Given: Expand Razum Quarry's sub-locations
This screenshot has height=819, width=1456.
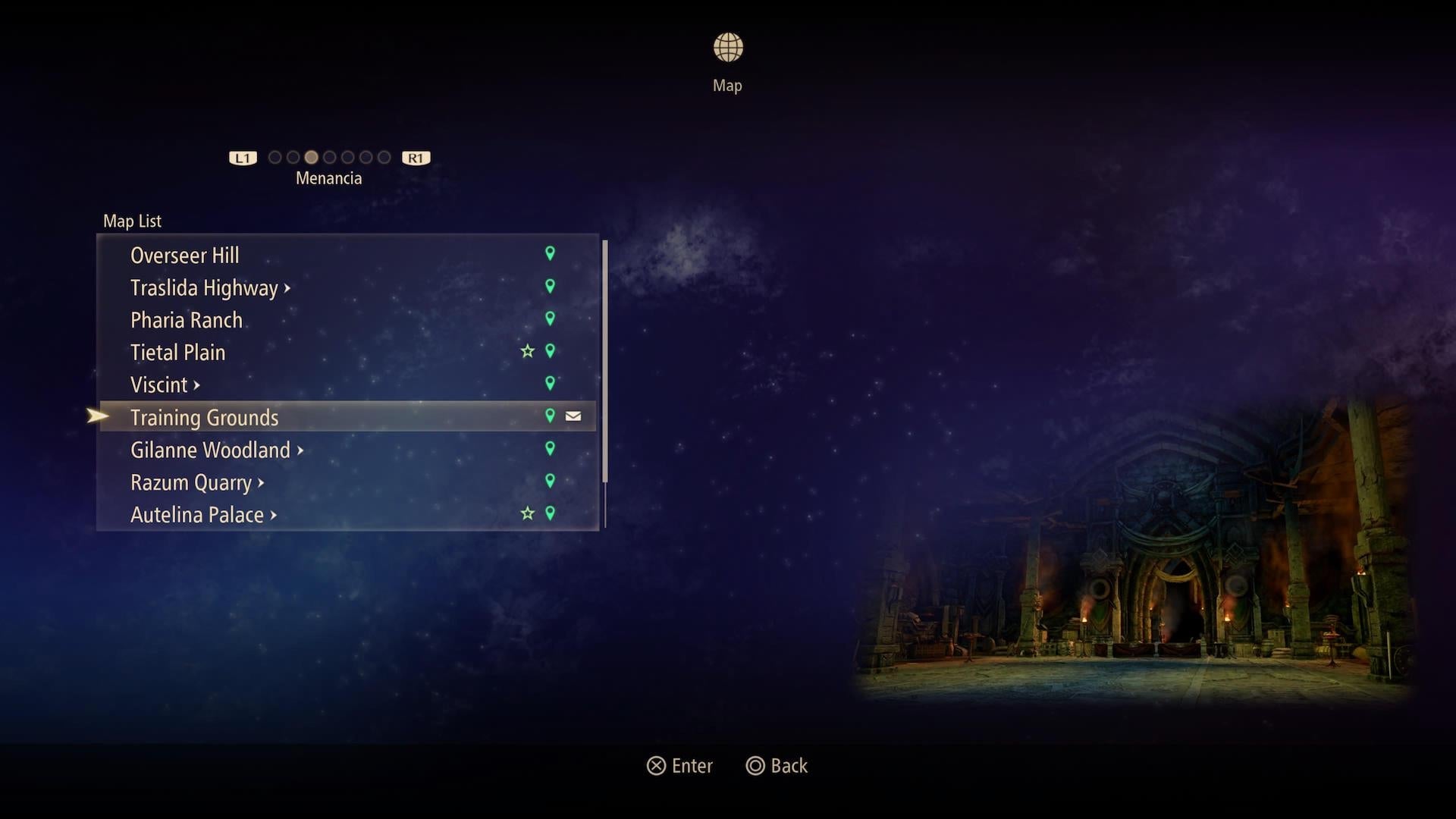Looking at the screenshot, I should tap(261, 482).
